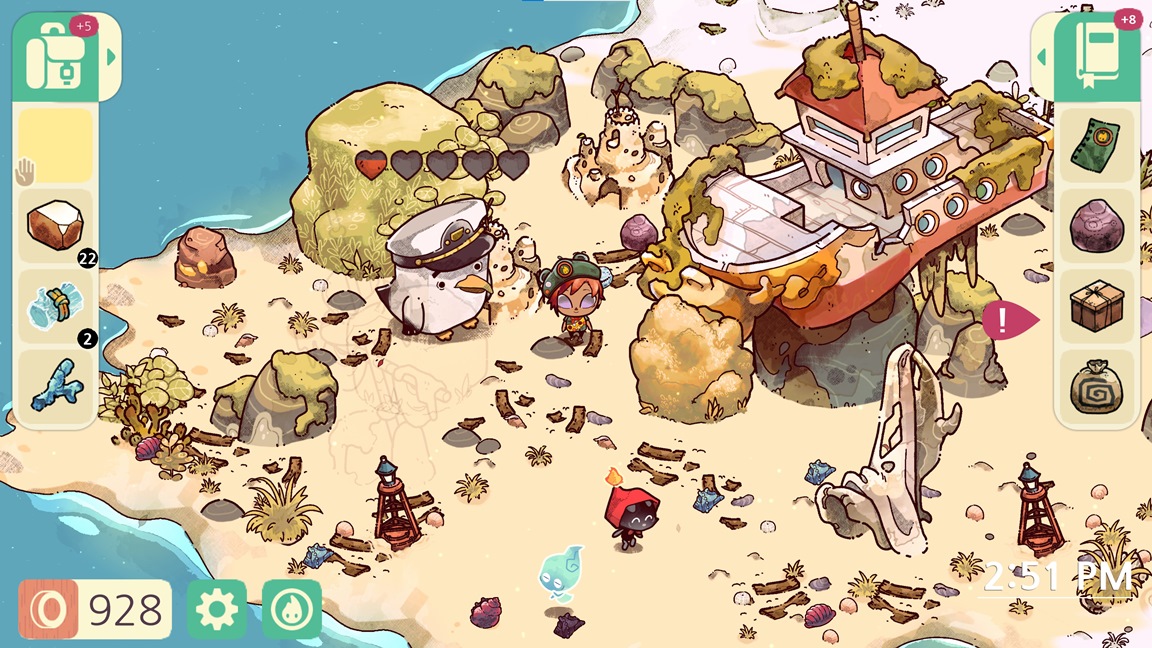
Task: Expand the inventory panel arrow
Action: click(x=111, y=58)
